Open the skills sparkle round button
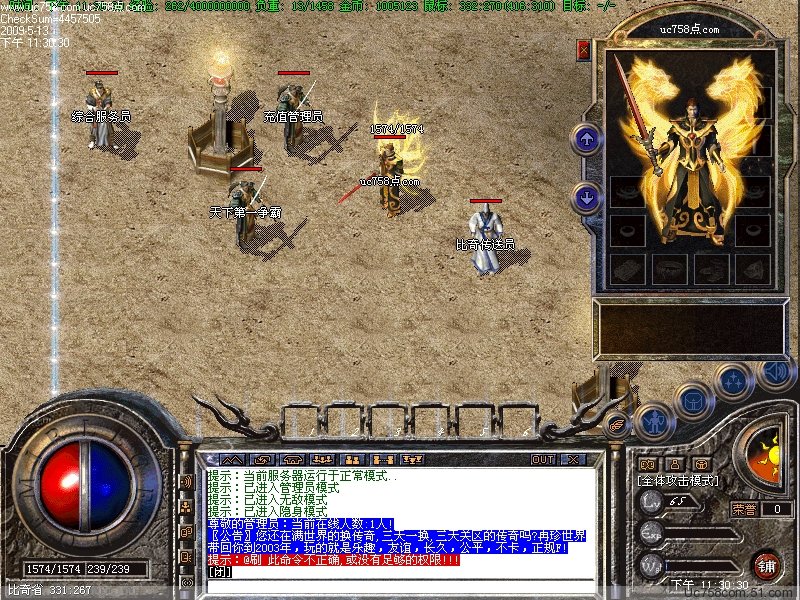 (x=735, y=381)
